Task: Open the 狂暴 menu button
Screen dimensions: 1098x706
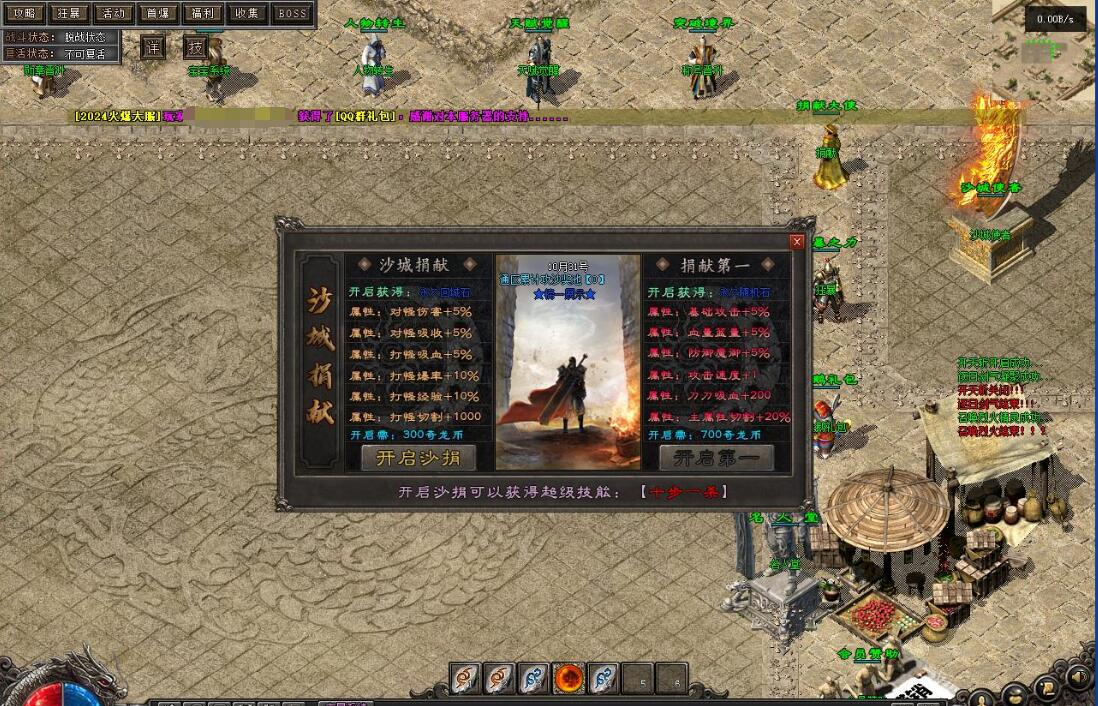Action: point(69,13)
